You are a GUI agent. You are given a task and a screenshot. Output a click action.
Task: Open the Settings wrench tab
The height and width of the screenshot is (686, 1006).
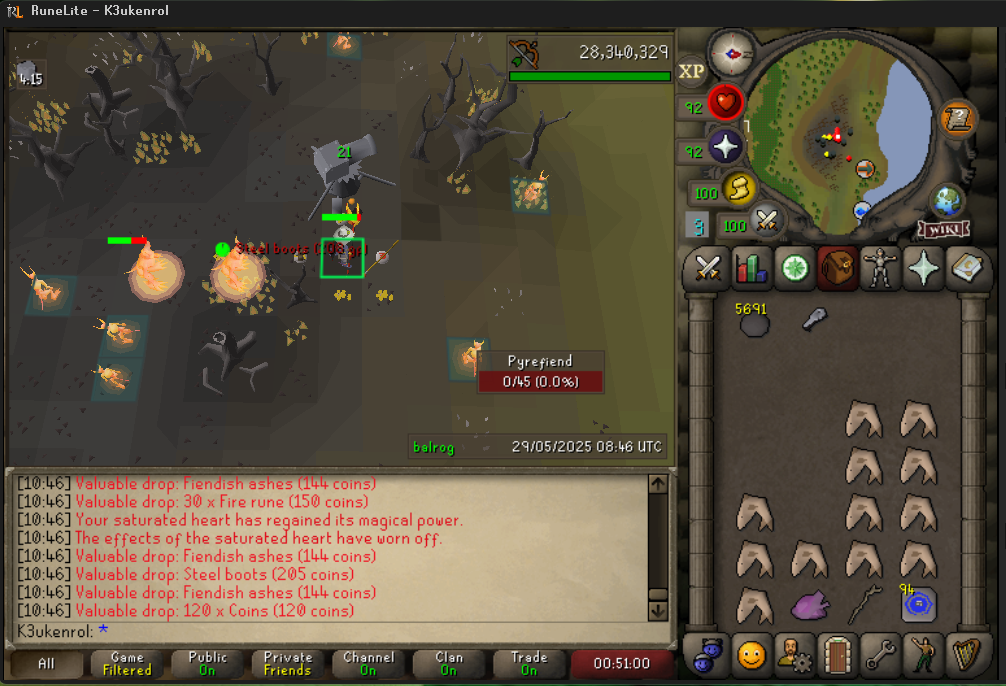[880, 655]
